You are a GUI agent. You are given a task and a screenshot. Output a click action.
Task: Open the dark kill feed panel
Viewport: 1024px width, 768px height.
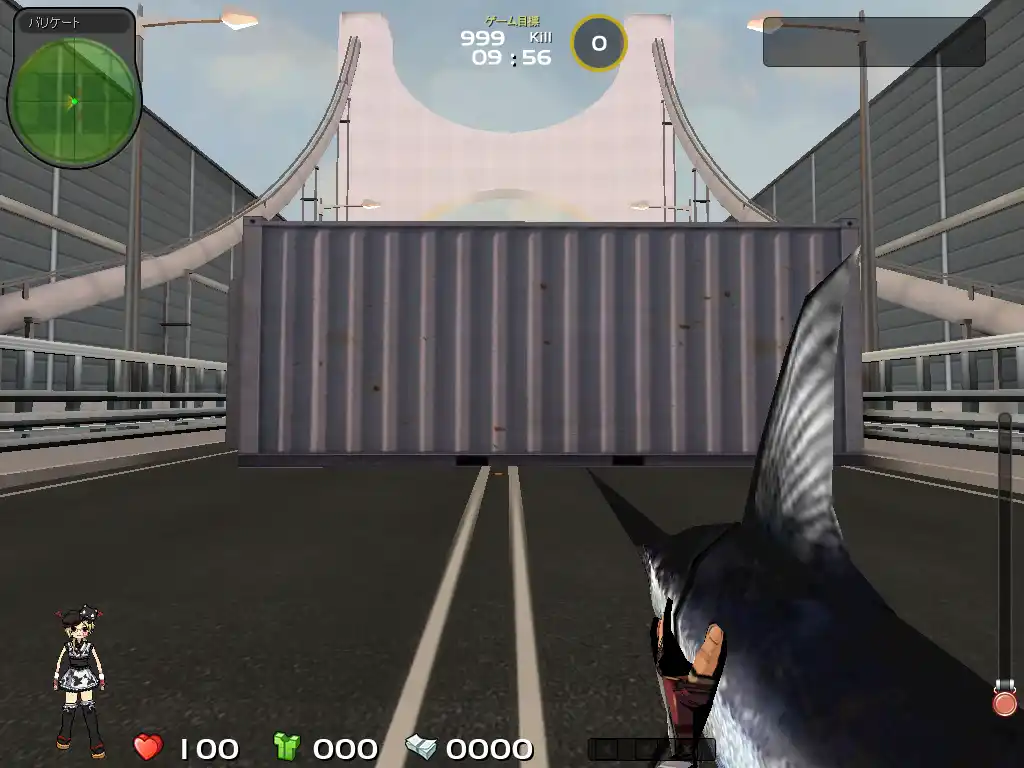[x=873, y=42]
